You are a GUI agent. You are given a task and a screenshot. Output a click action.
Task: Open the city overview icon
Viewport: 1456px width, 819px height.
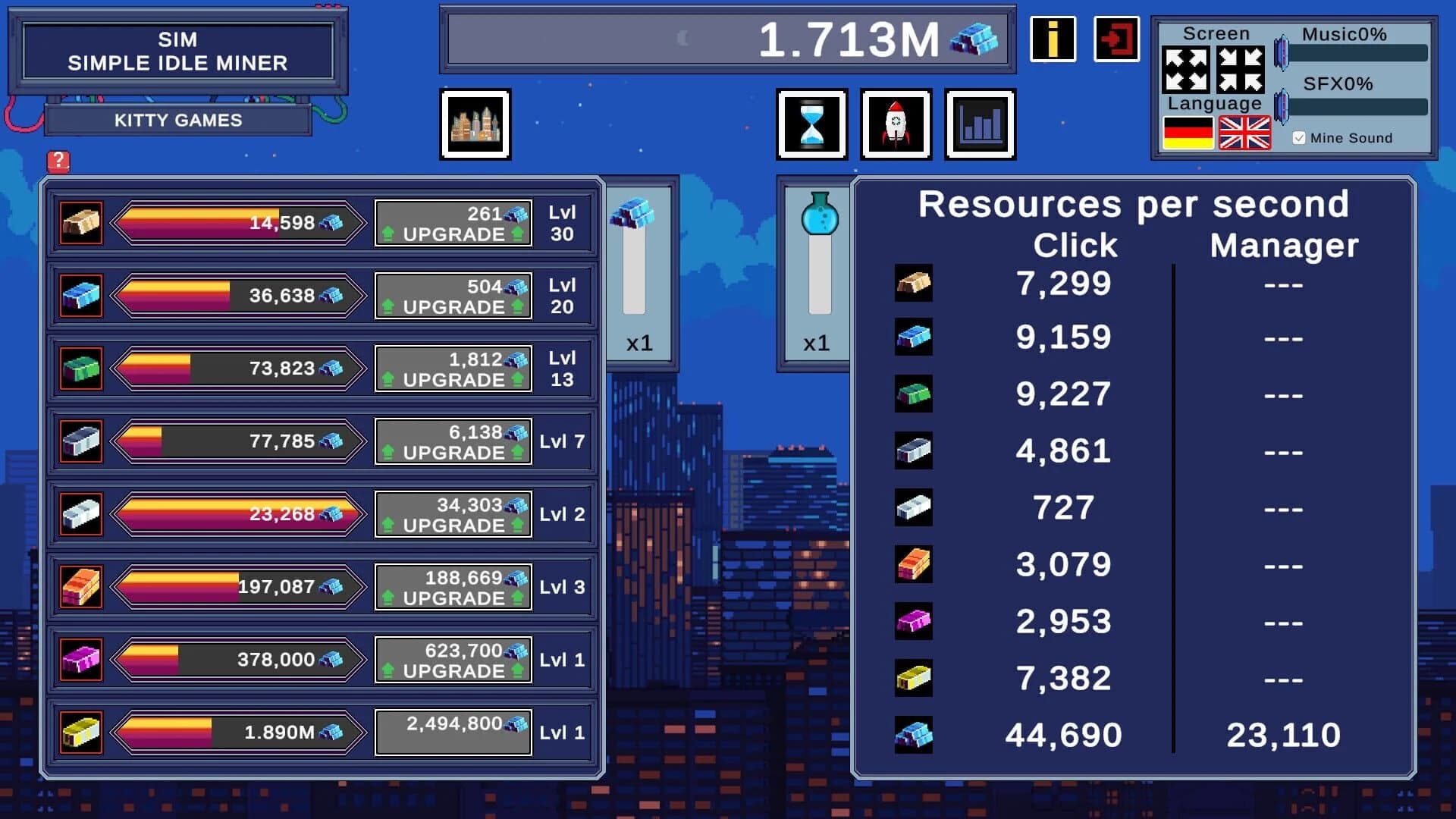pyautogui.click(x=475, y=124)
